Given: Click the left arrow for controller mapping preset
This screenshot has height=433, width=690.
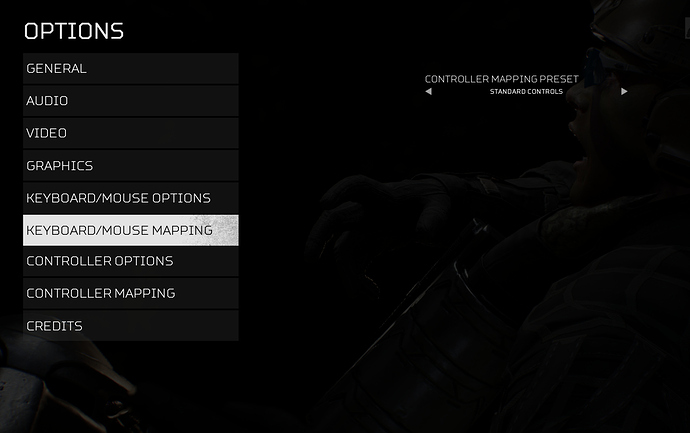Looking at the screenshot, I should (x=429, y=91).
